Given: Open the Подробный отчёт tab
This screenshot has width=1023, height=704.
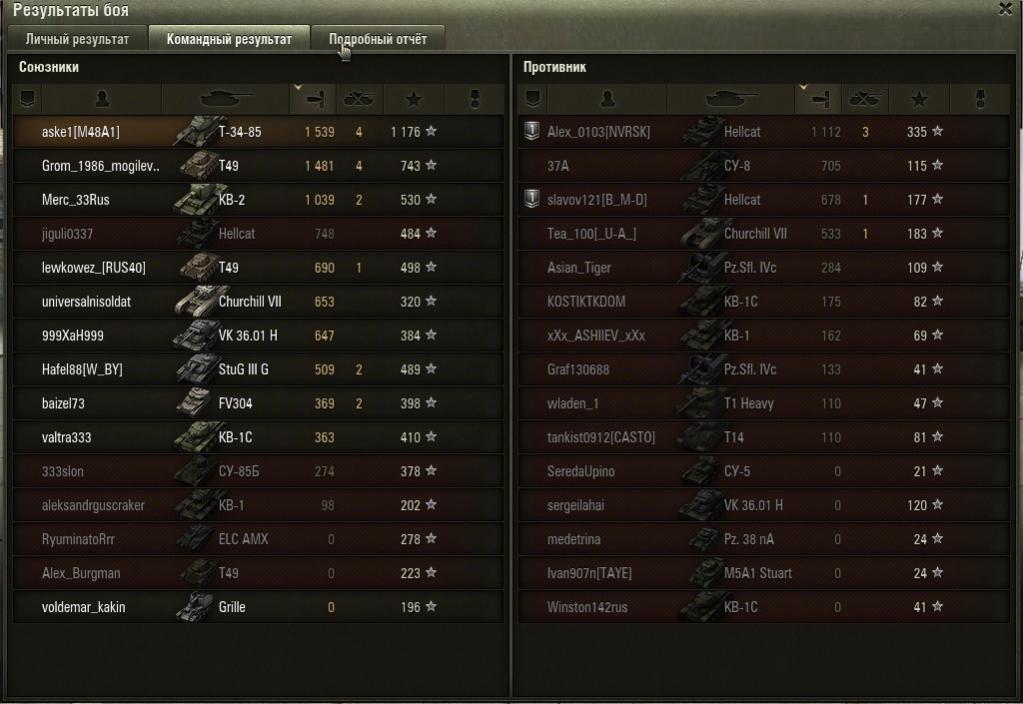Looking at the screenshot, I should tap(378, 40).
